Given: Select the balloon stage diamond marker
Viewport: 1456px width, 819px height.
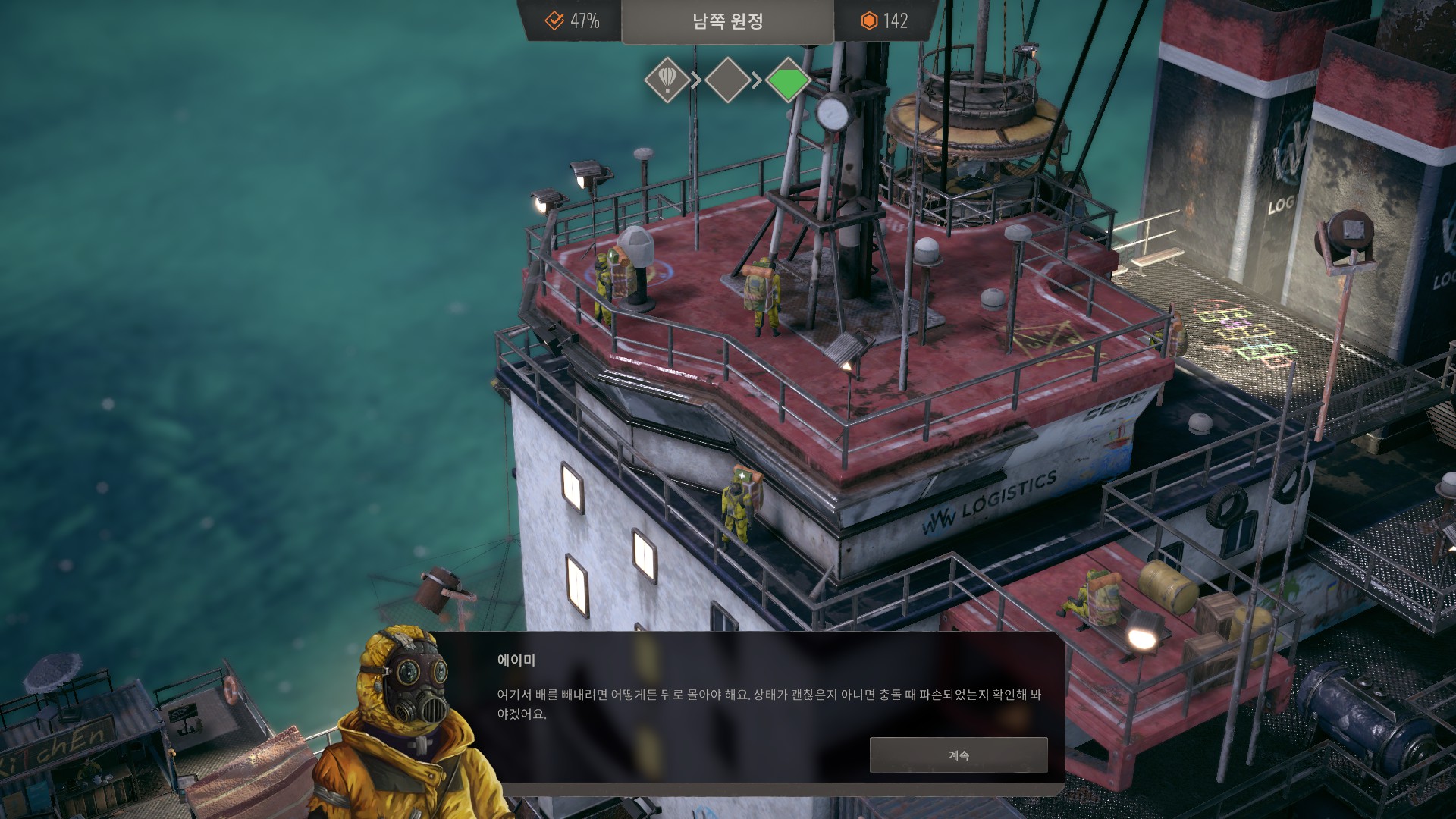Looking at the screenshot, I should [667, 80].
